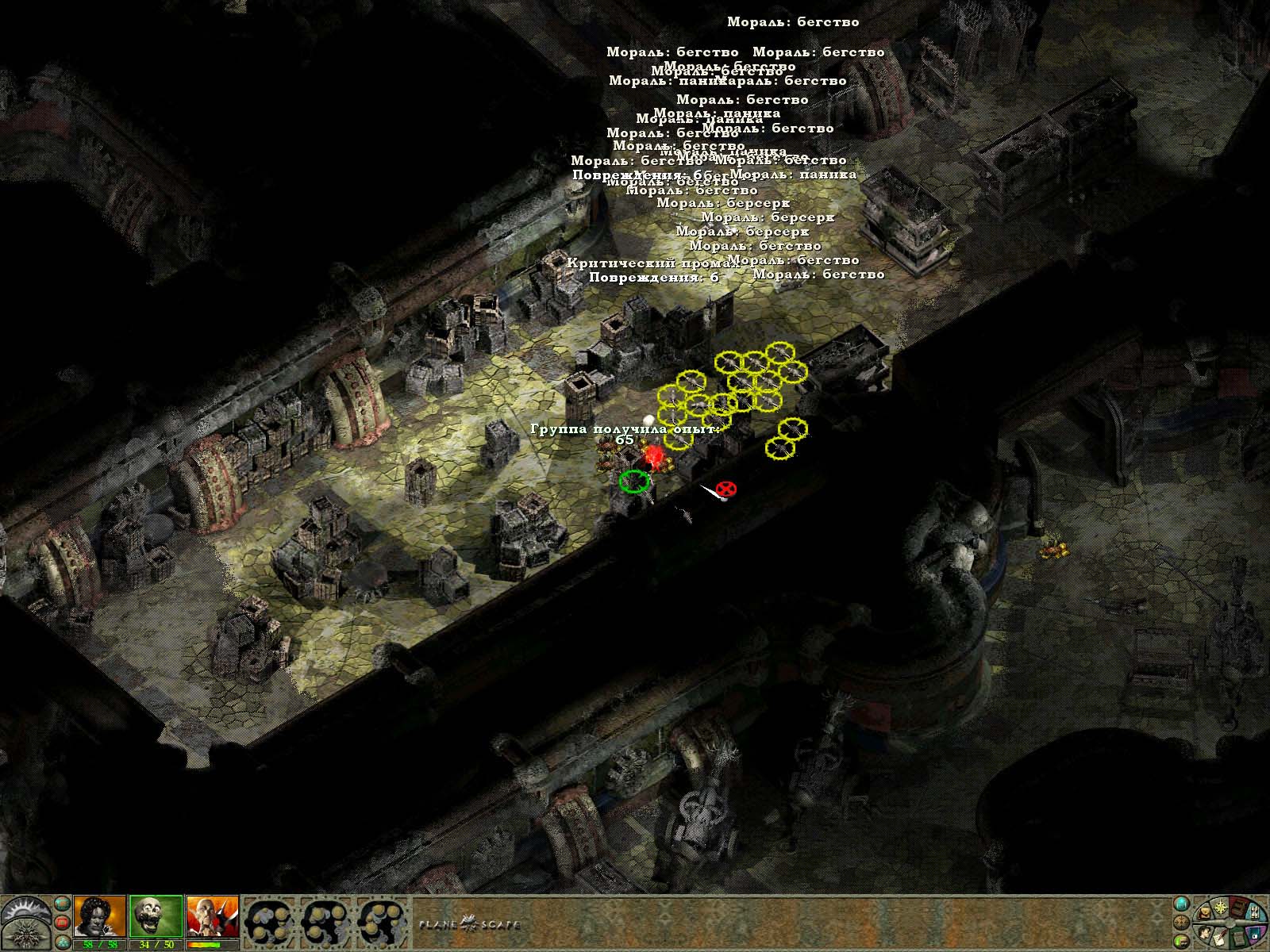Click the spiked emblem below the clock
The image size is (1270, 952).
click(25, 935)
